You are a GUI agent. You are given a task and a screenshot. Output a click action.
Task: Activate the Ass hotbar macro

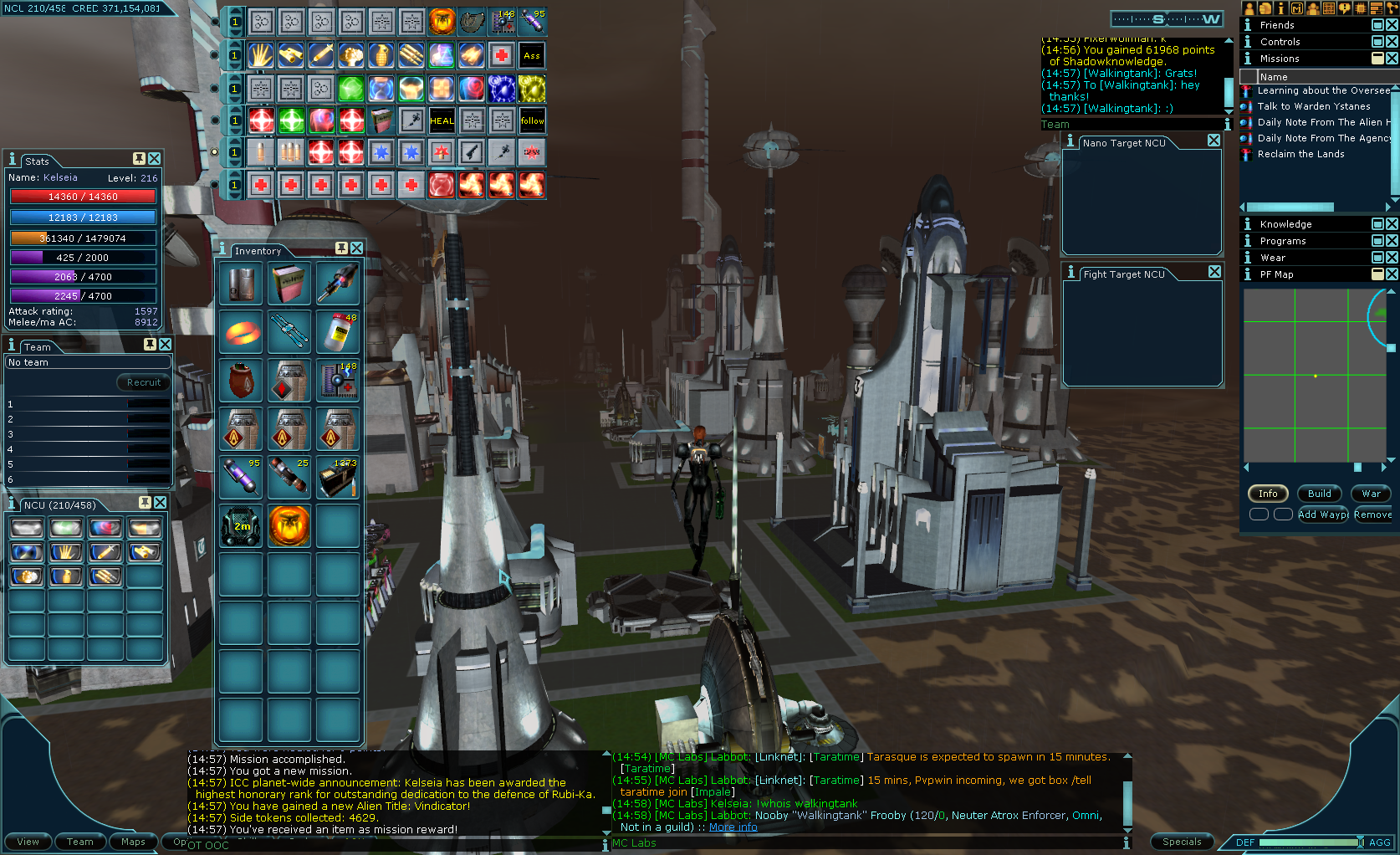tap(532, 56)
